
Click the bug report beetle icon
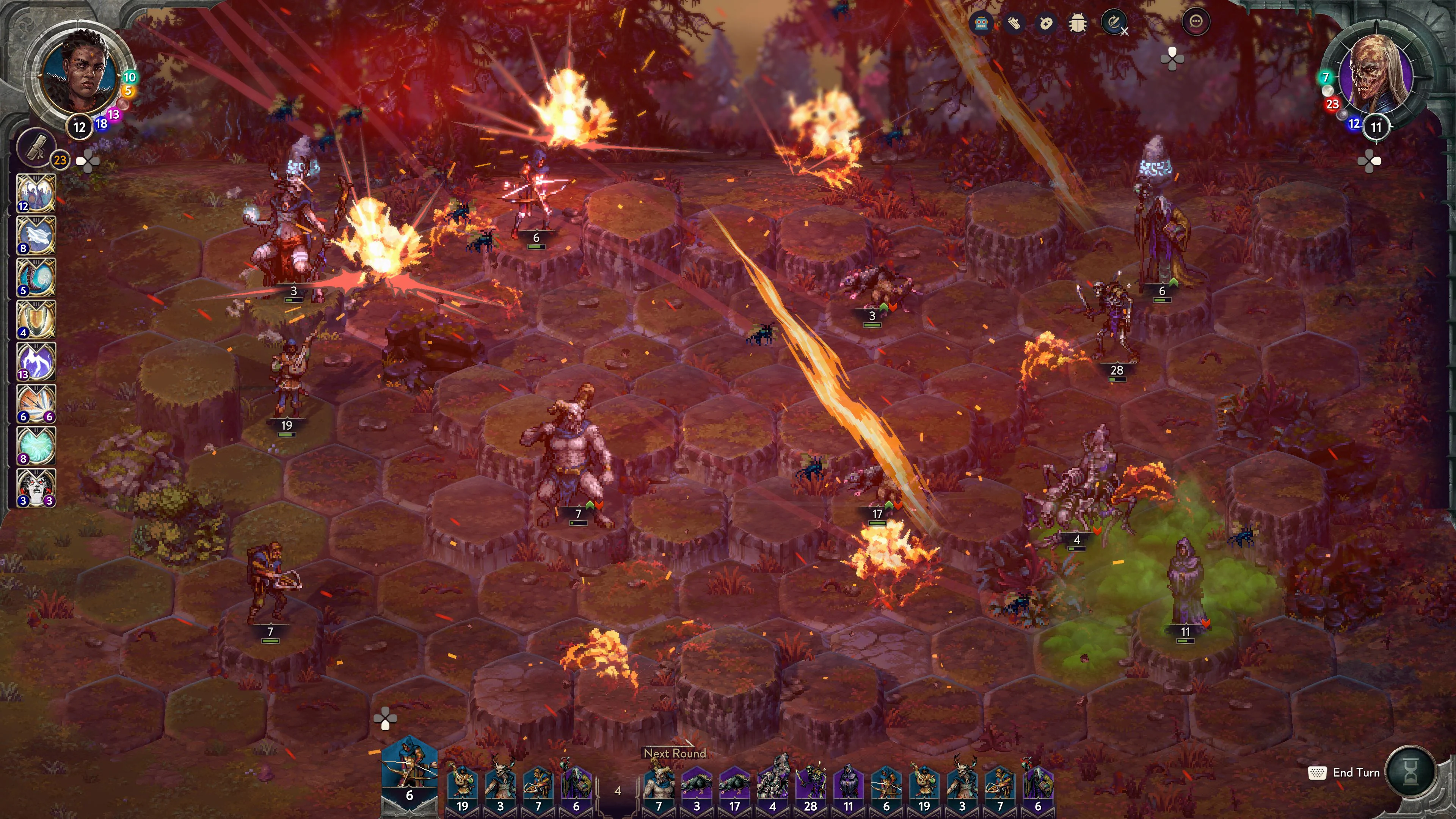(1078, 23)
